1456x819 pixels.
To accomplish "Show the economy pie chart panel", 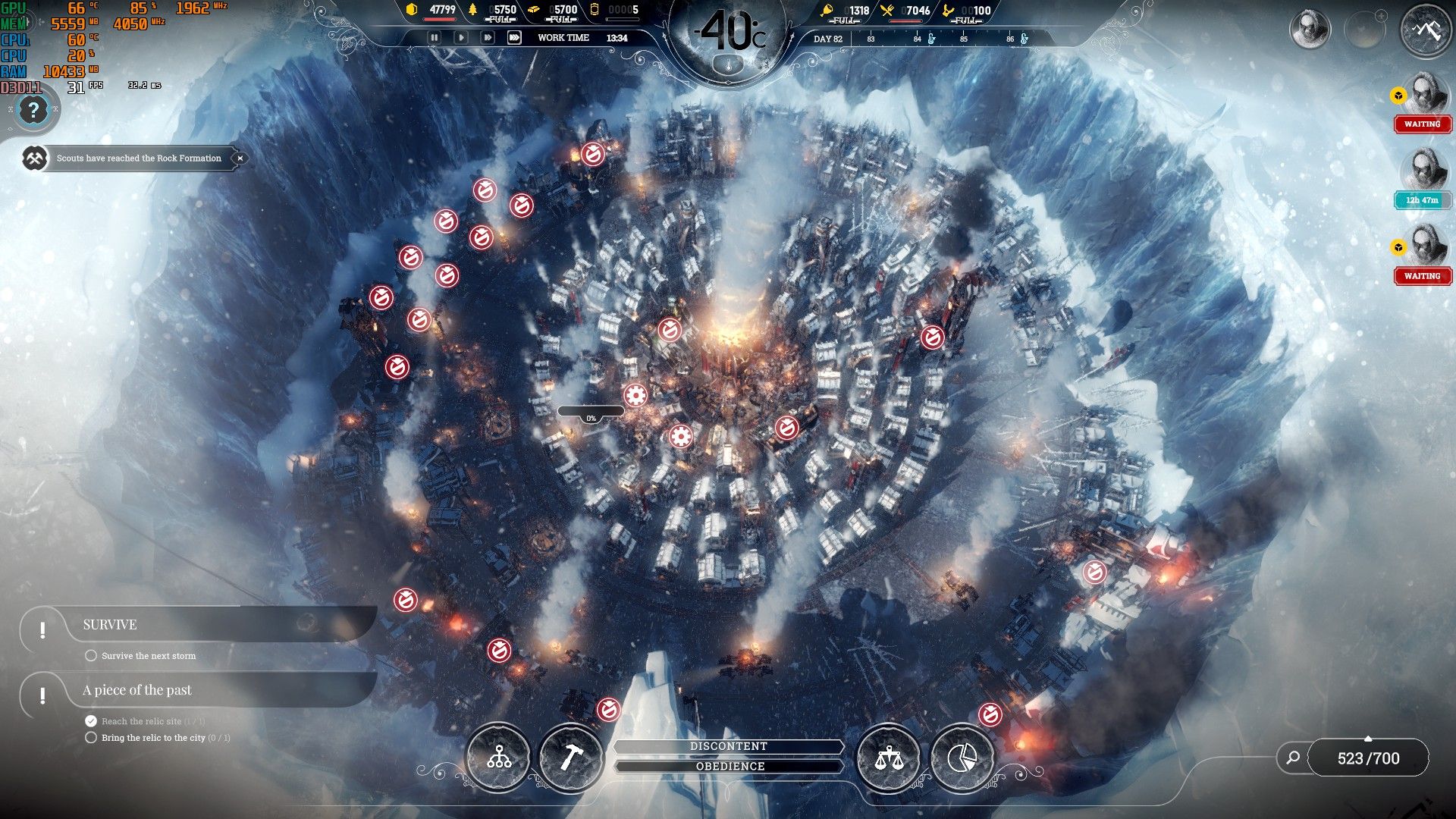I will coord(962,757).
